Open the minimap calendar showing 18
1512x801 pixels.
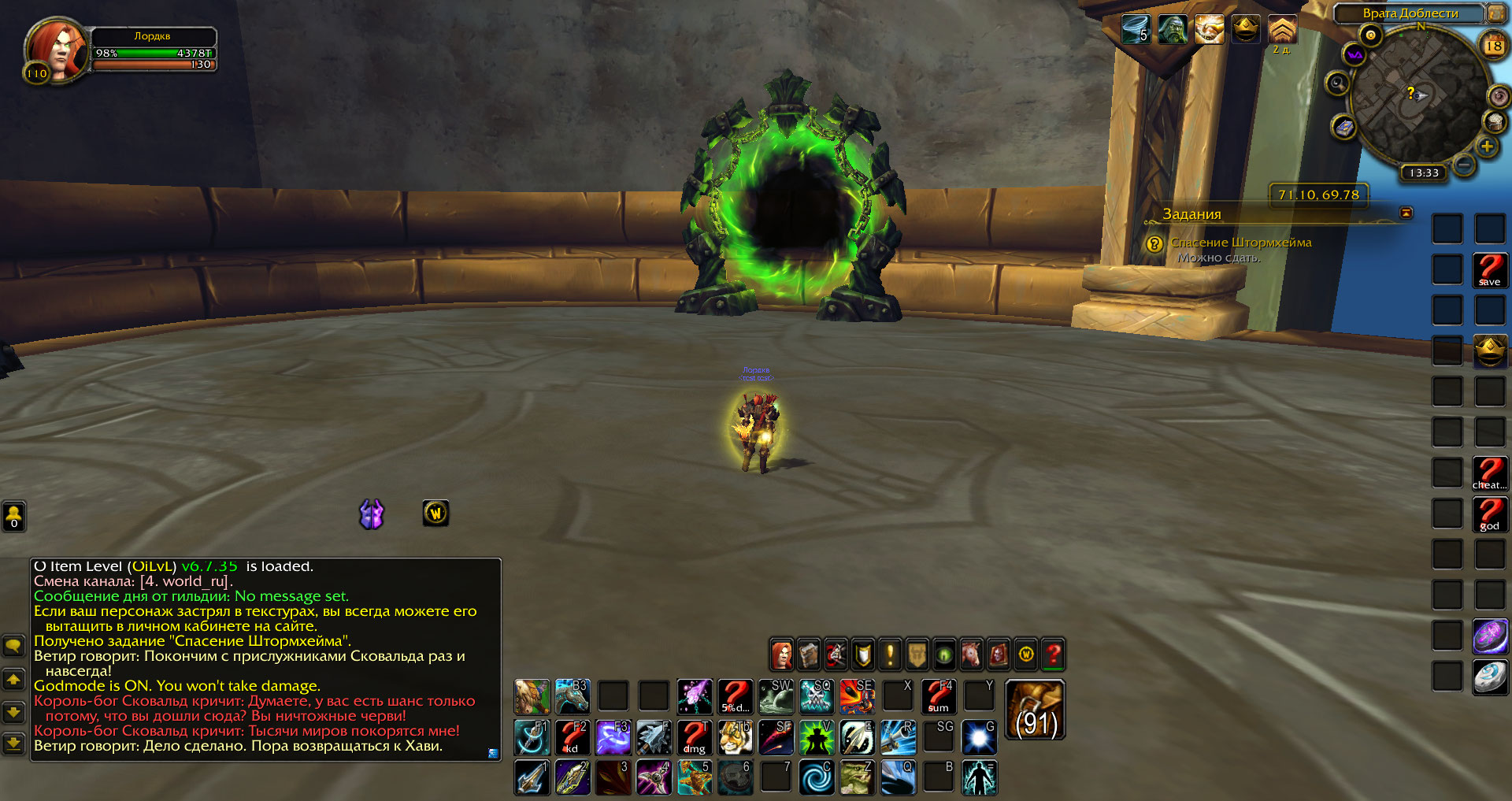pyautogui.click(x=1493, y=46)
